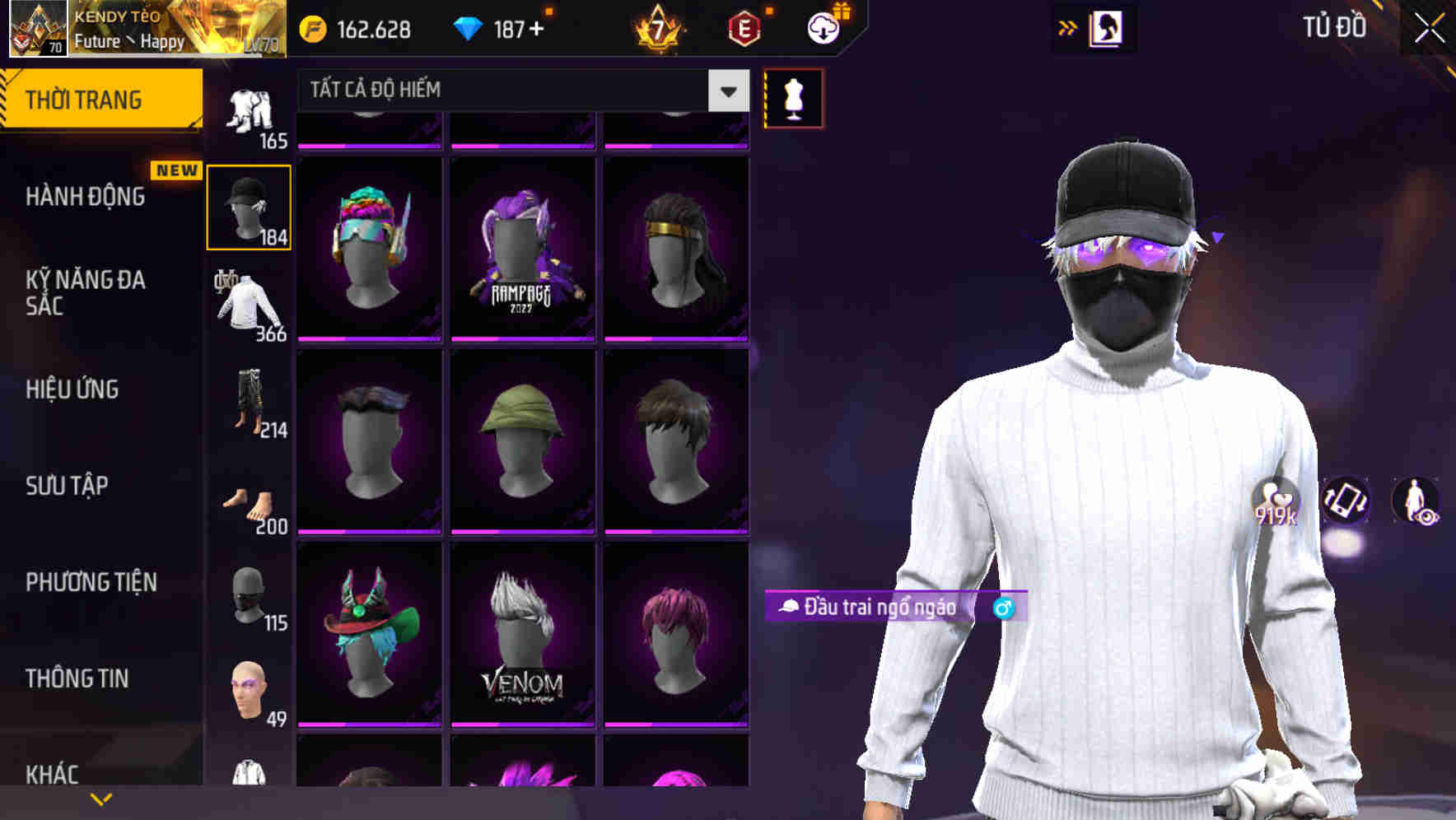Click the mannequin outfit preset icon
This screenshot has width=1456, height=820.
coord(793,96)
